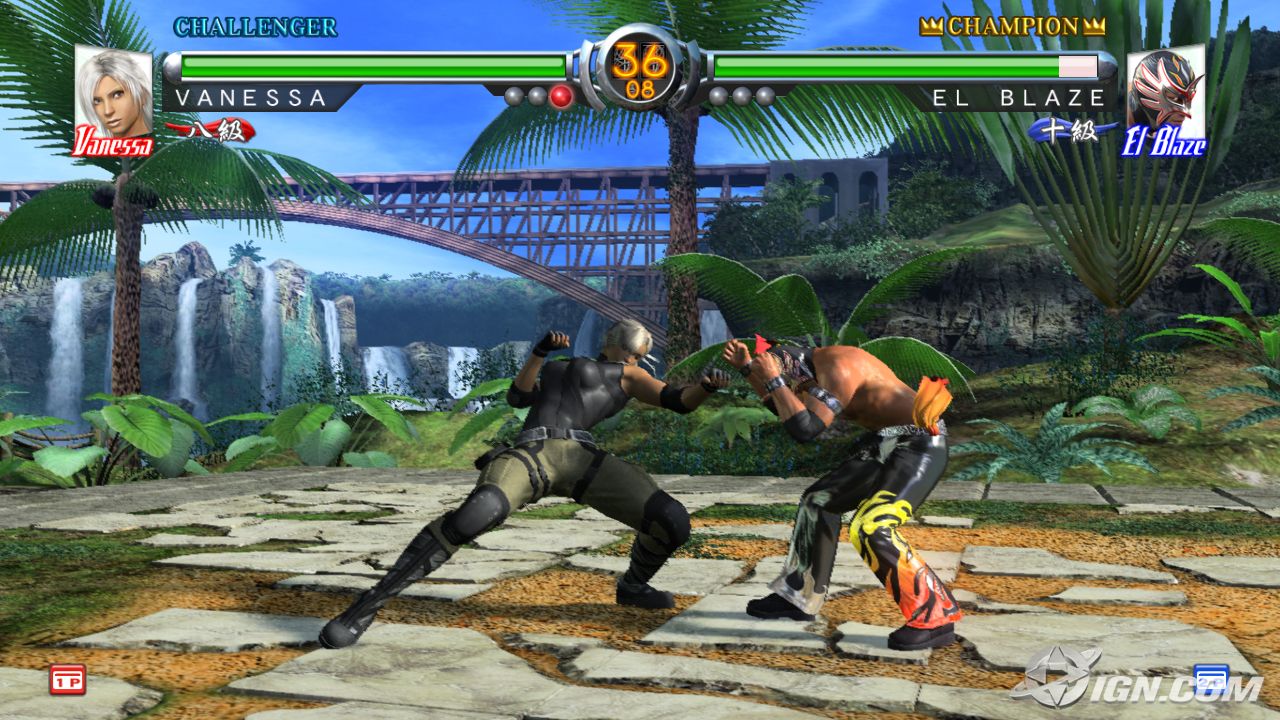This screenshot has height=720, width=1280.
Task: Click the blue card icon
Action: point(1210,679)
